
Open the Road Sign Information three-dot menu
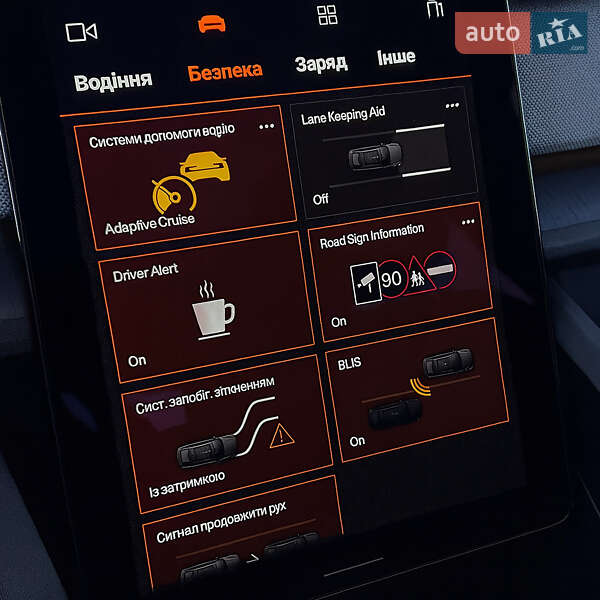(467, 222)
